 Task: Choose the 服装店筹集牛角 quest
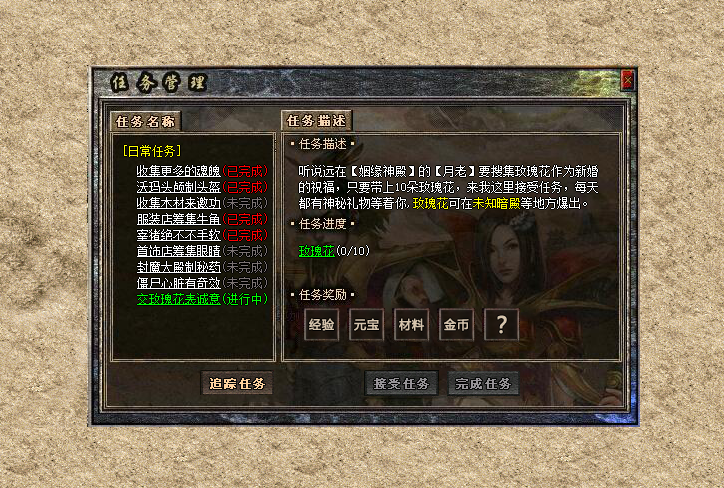point(178,219)
